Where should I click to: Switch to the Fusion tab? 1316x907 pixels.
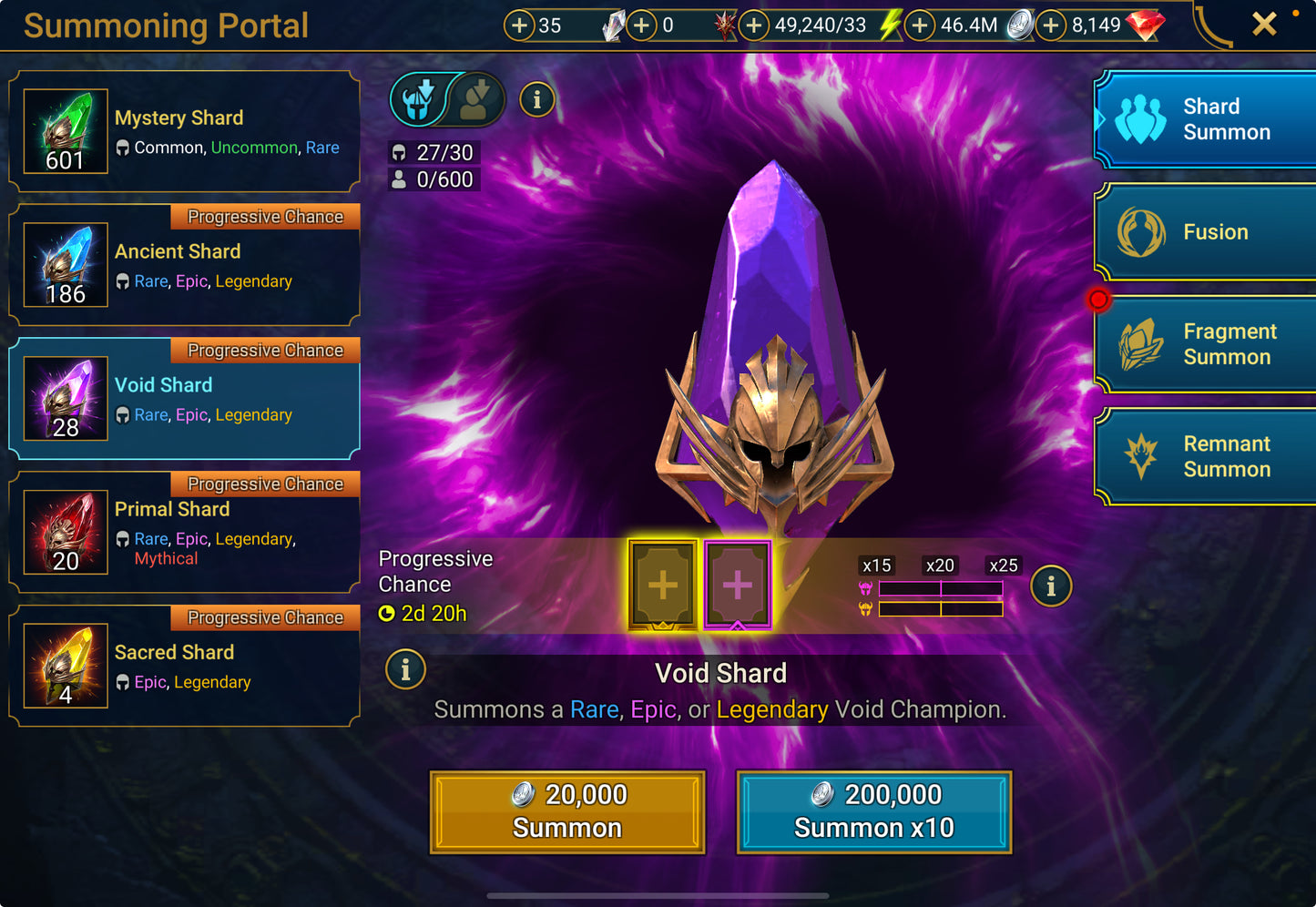pos(1204,232)
